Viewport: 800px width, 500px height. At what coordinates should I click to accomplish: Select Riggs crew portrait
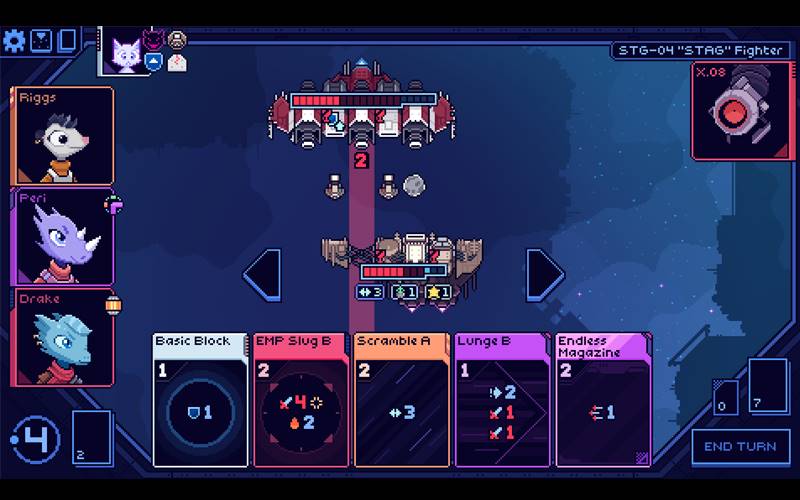pyautogui.click(x=63, y=135)
